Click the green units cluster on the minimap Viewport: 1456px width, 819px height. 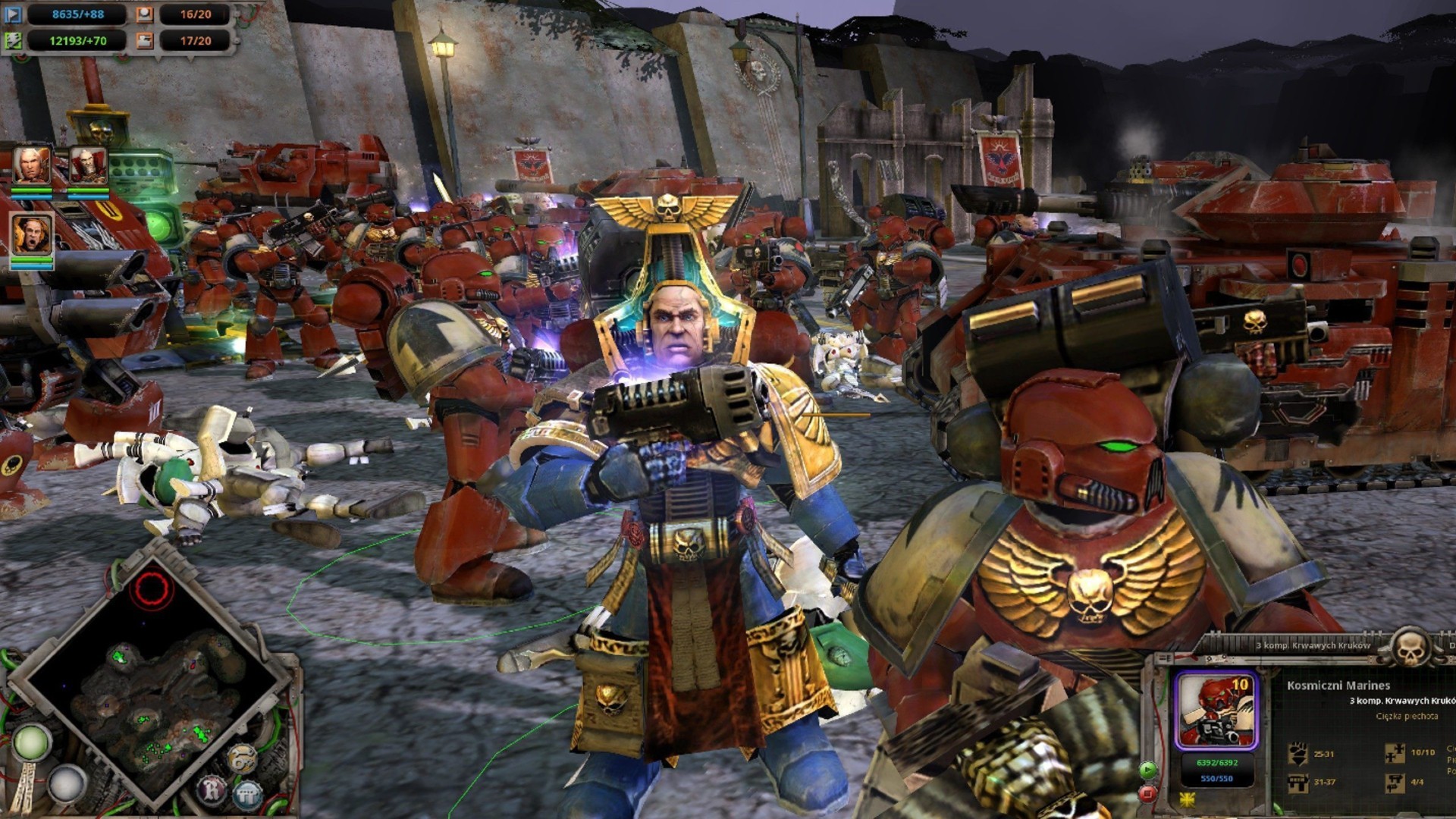201,736
